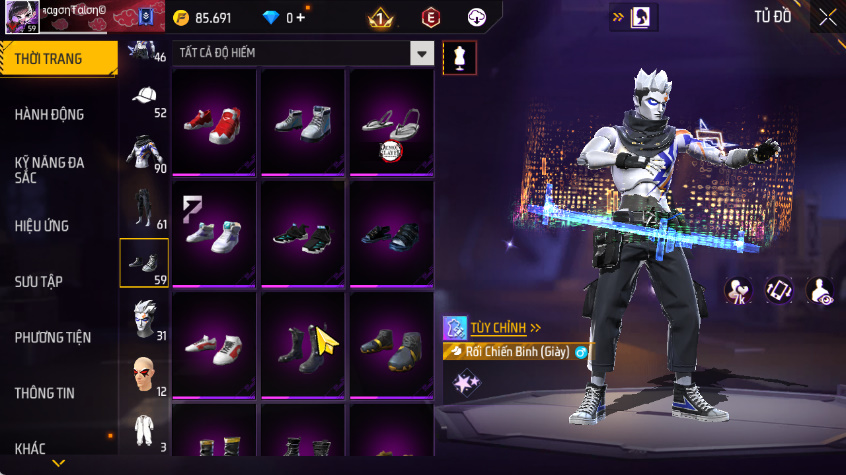Choose the pants category with 61 items
The image size is (846, 475).
point(144,208)
